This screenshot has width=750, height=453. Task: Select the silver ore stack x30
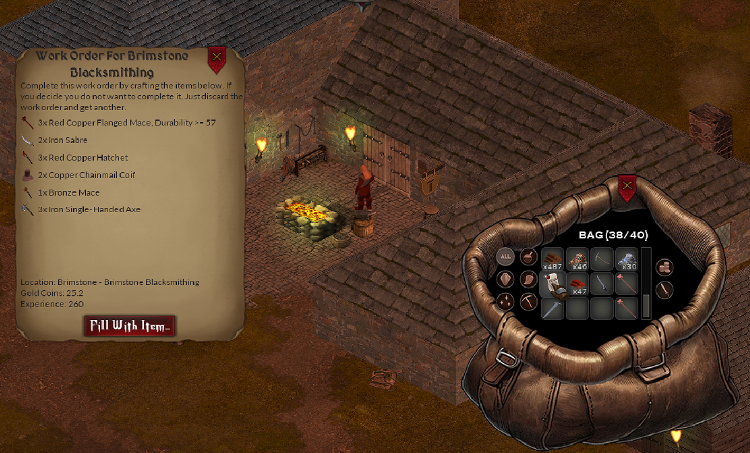coord(627,260)
